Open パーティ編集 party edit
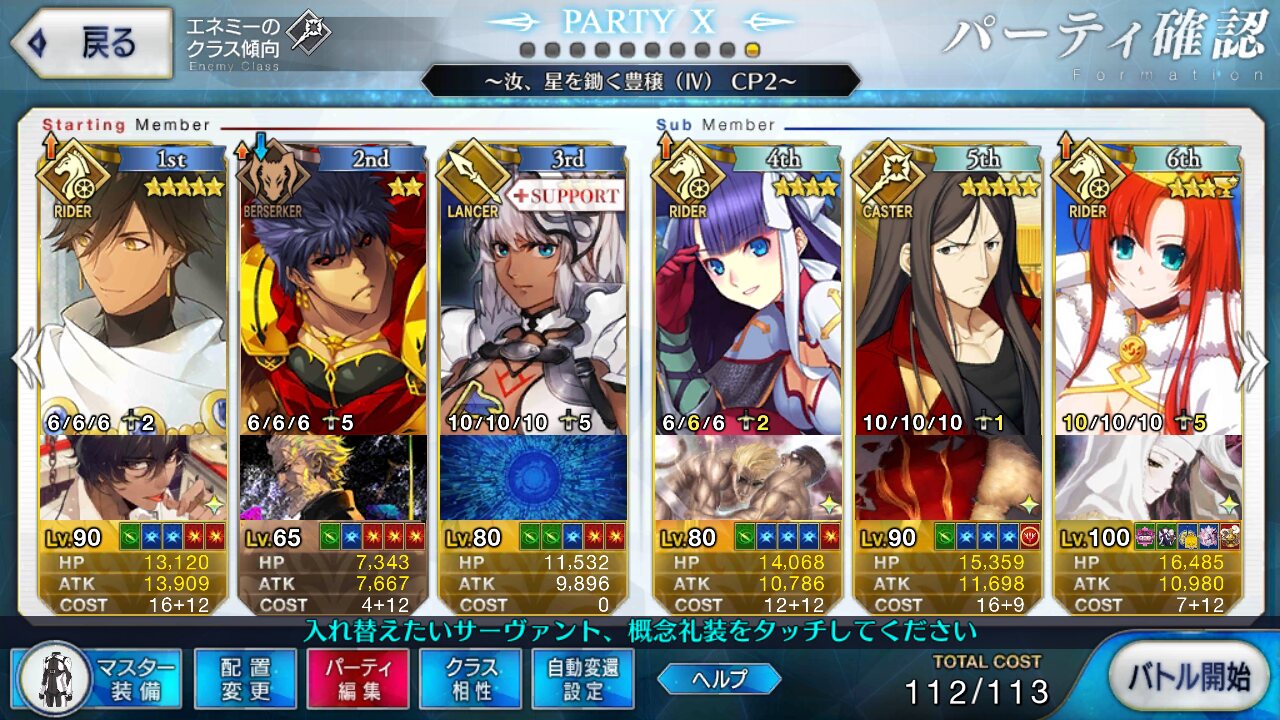Image resolution: width=1280 pixels, height=720 pixels. [358, 679]
